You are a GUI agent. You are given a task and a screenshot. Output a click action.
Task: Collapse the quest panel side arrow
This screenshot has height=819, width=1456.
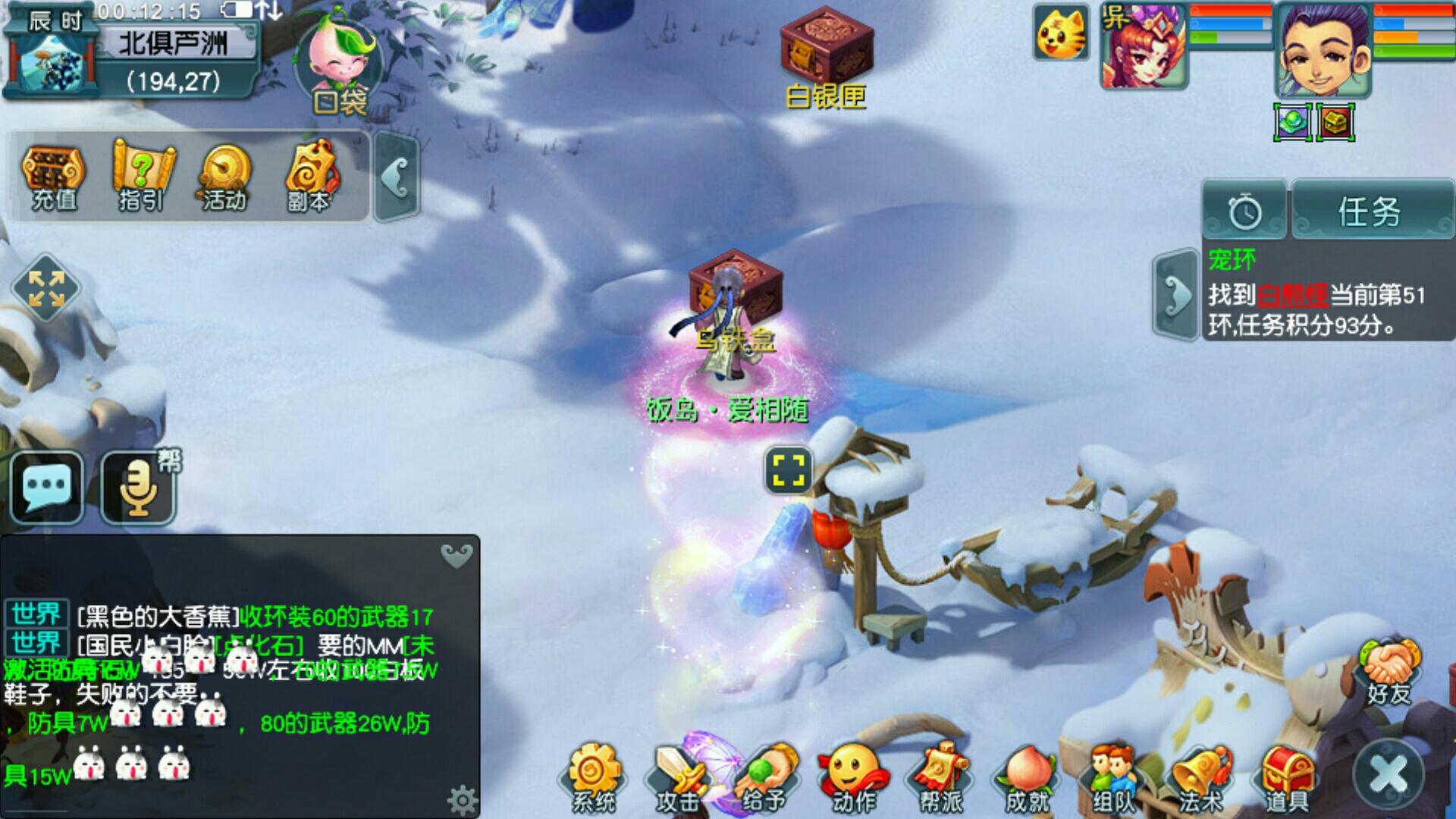click(1176, 294)
